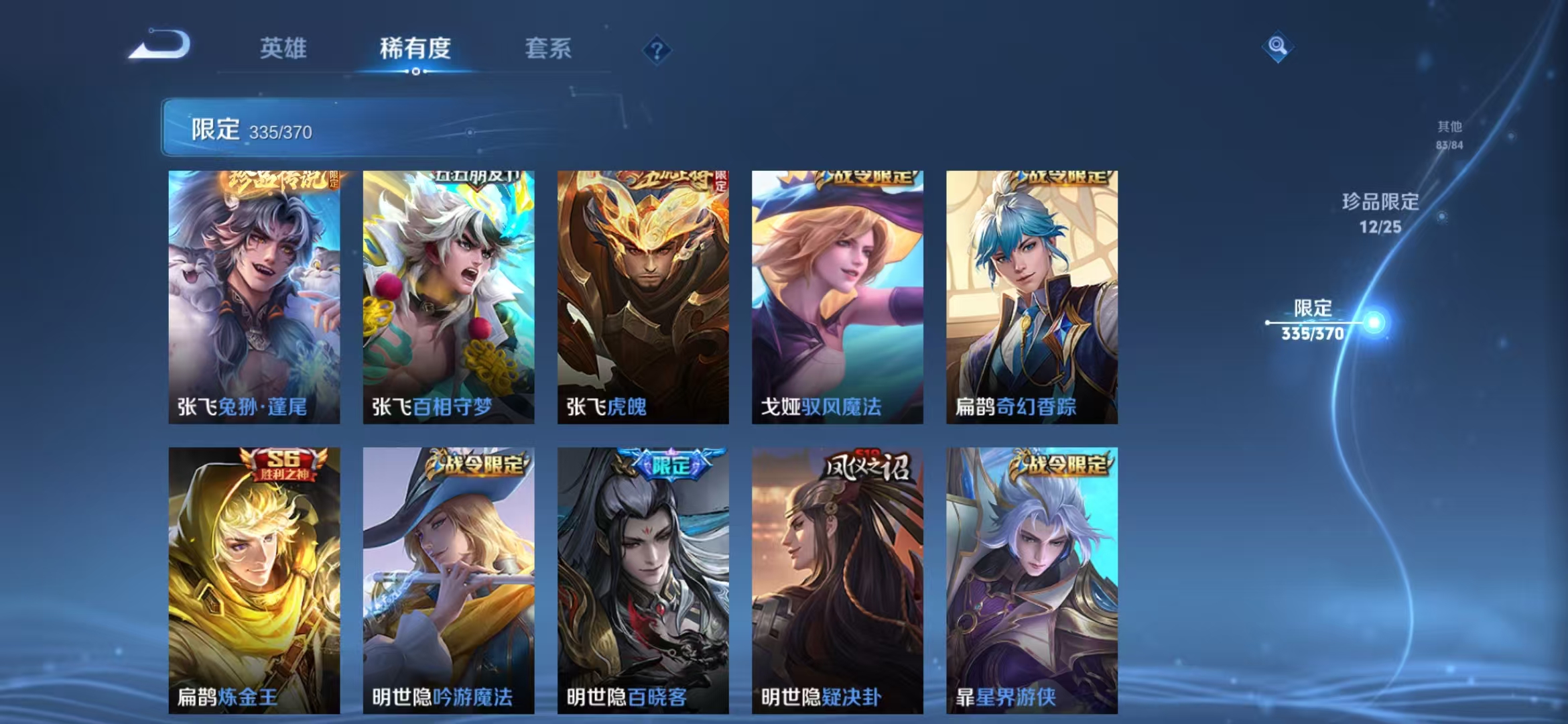Open the 明世隐疑决卦 skin

tap(838, 577)
